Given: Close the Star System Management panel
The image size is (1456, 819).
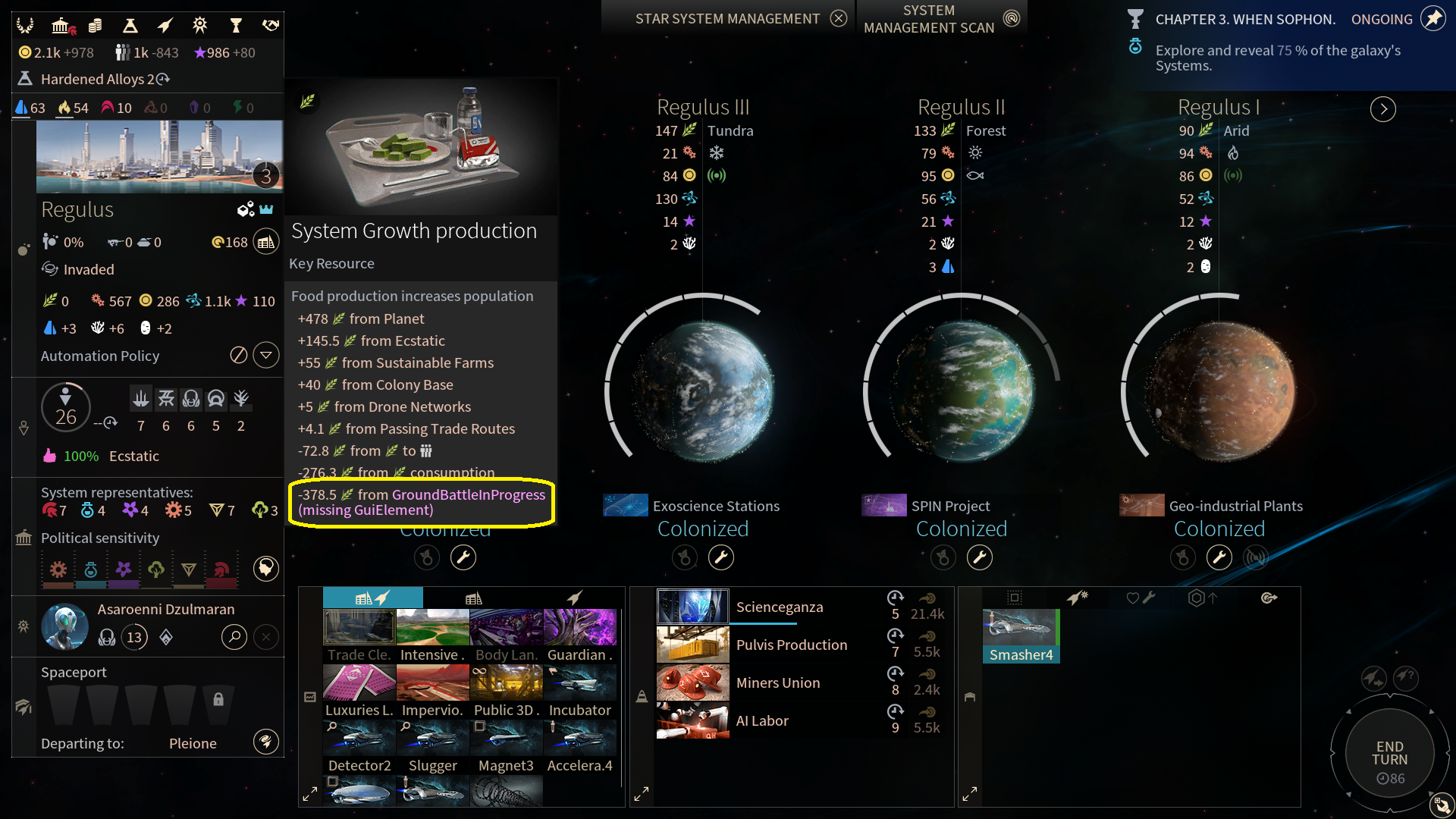Looking at the screenshot, I should click(838, 18).
